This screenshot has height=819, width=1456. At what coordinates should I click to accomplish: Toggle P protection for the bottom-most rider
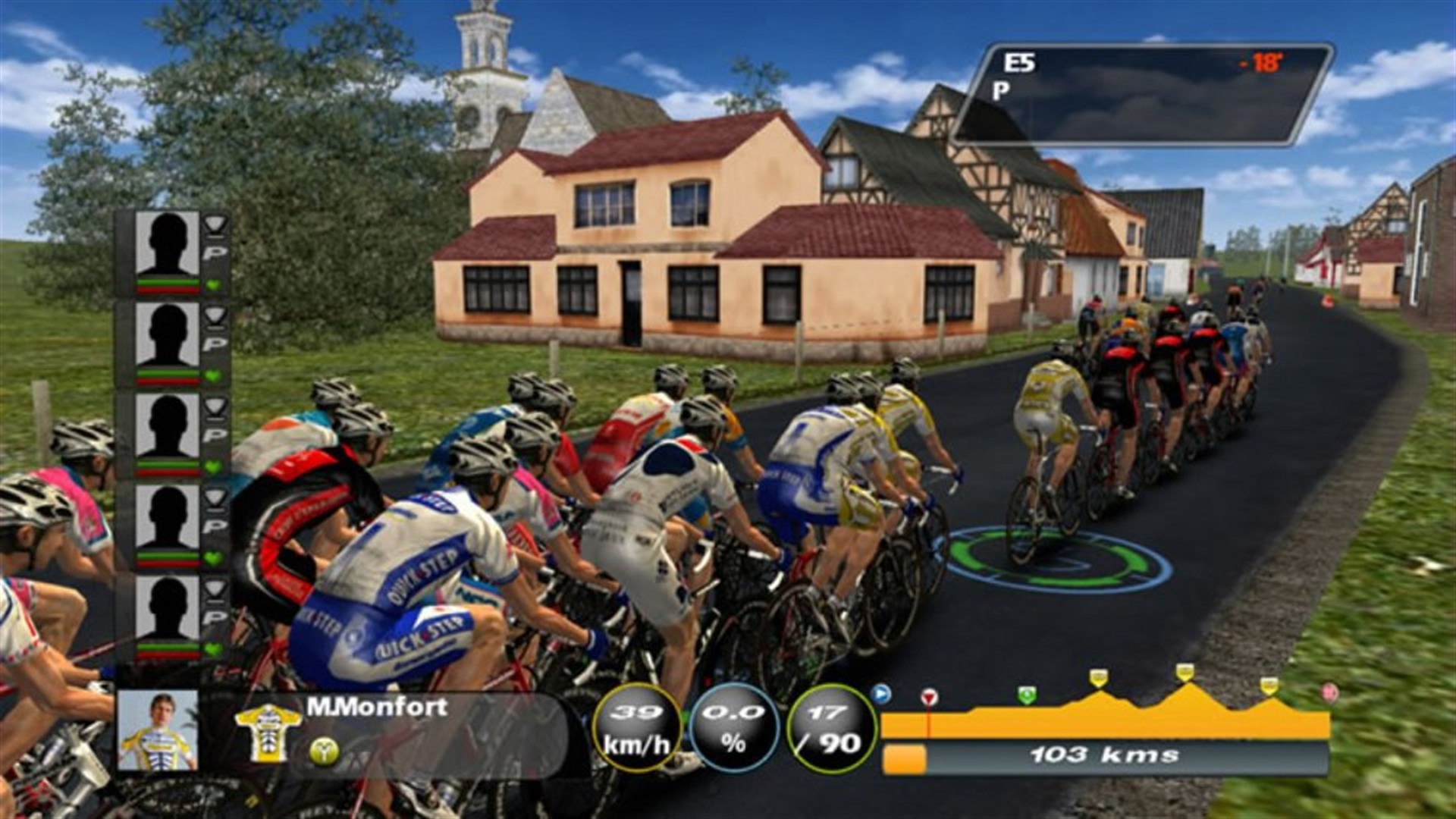point(215,617)
